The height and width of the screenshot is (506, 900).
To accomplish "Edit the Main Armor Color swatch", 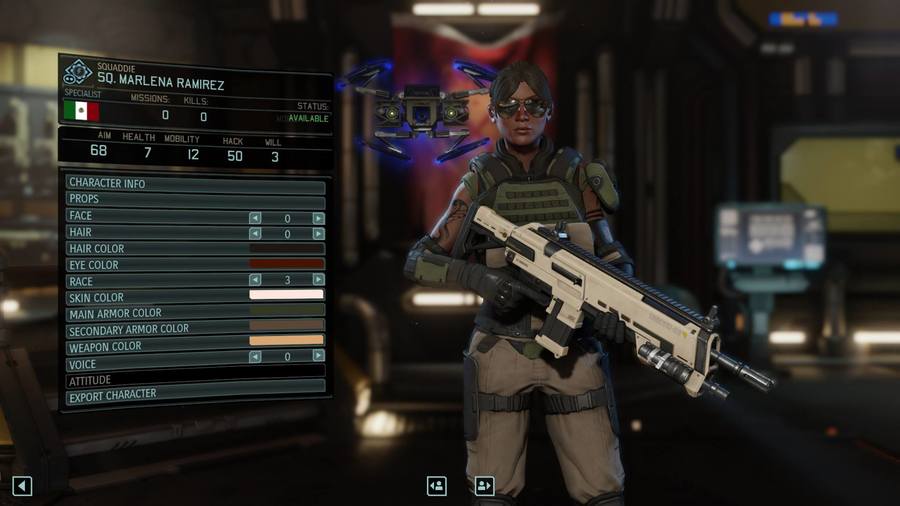I will coord(286,311).
